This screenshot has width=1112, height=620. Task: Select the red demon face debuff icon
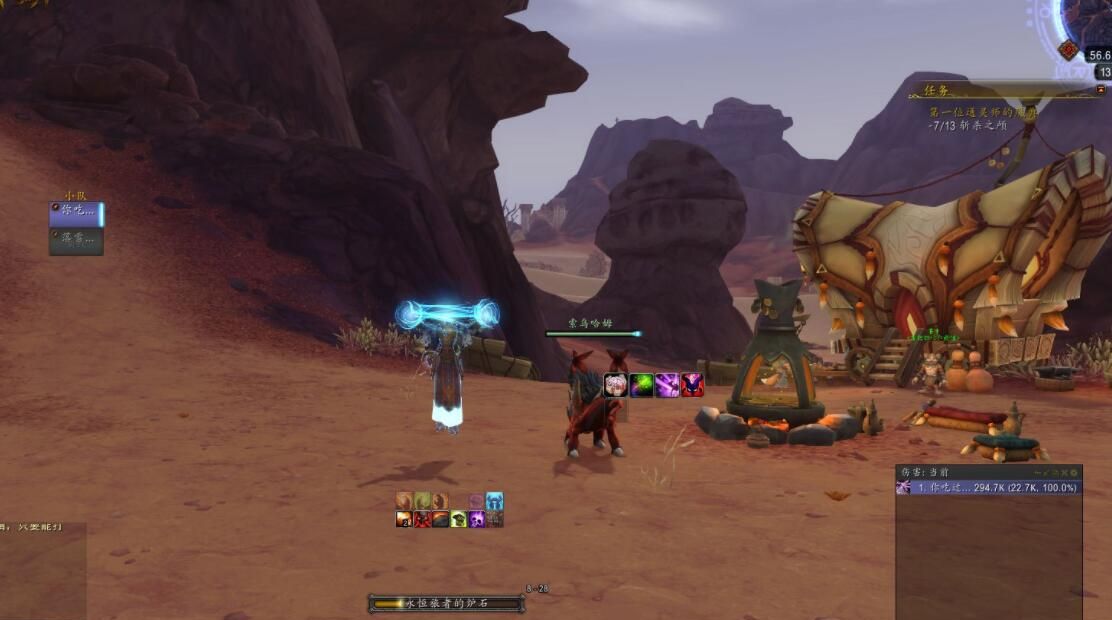pos(692,385)
